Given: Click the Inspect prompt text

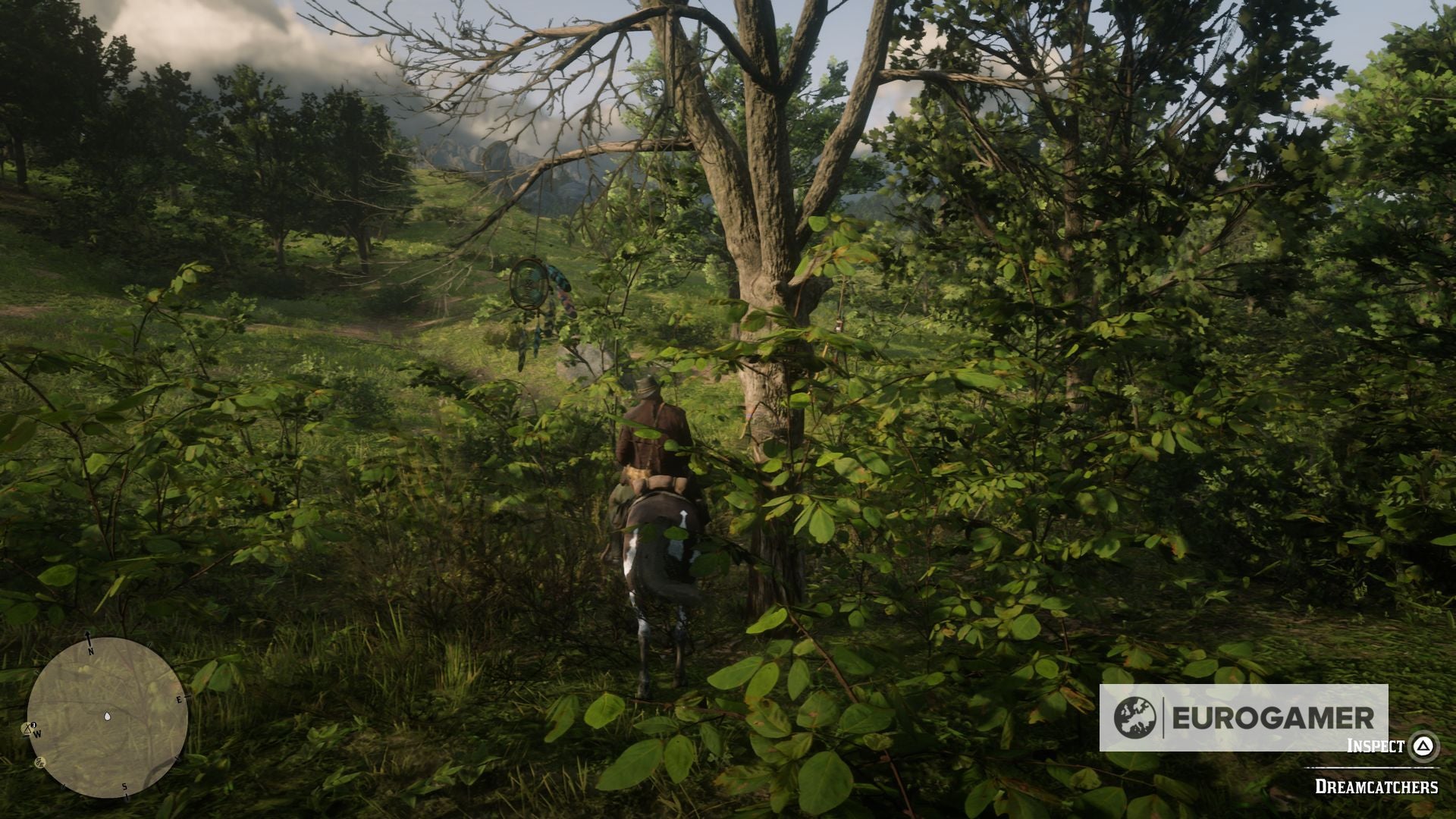Looking at the screenshot, I should pyautogui.click(x=1376, y=745).
